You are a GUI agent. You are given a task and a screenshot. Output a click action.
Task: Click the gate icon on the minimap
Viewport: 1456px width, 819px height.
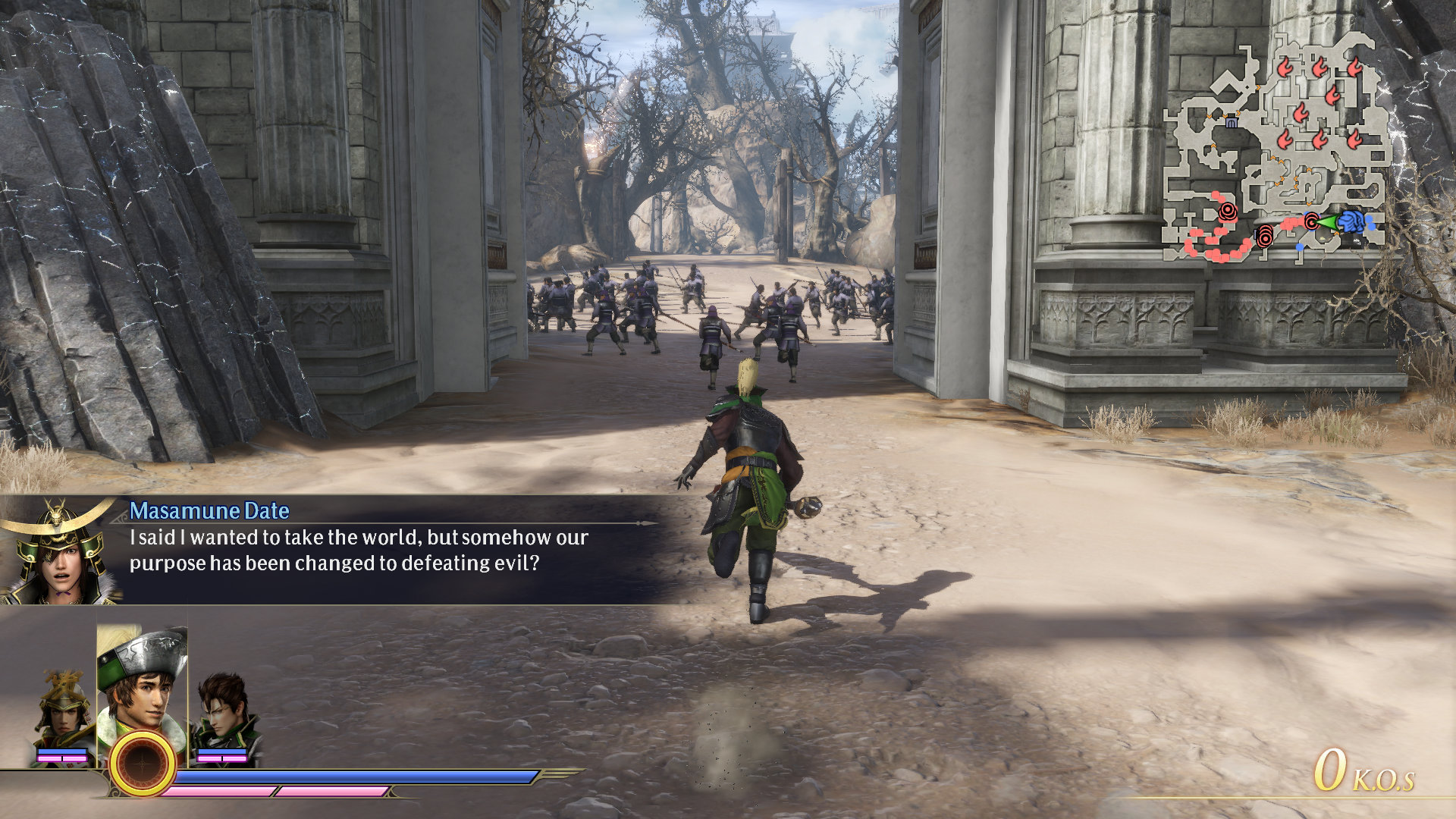(1231, 121)
